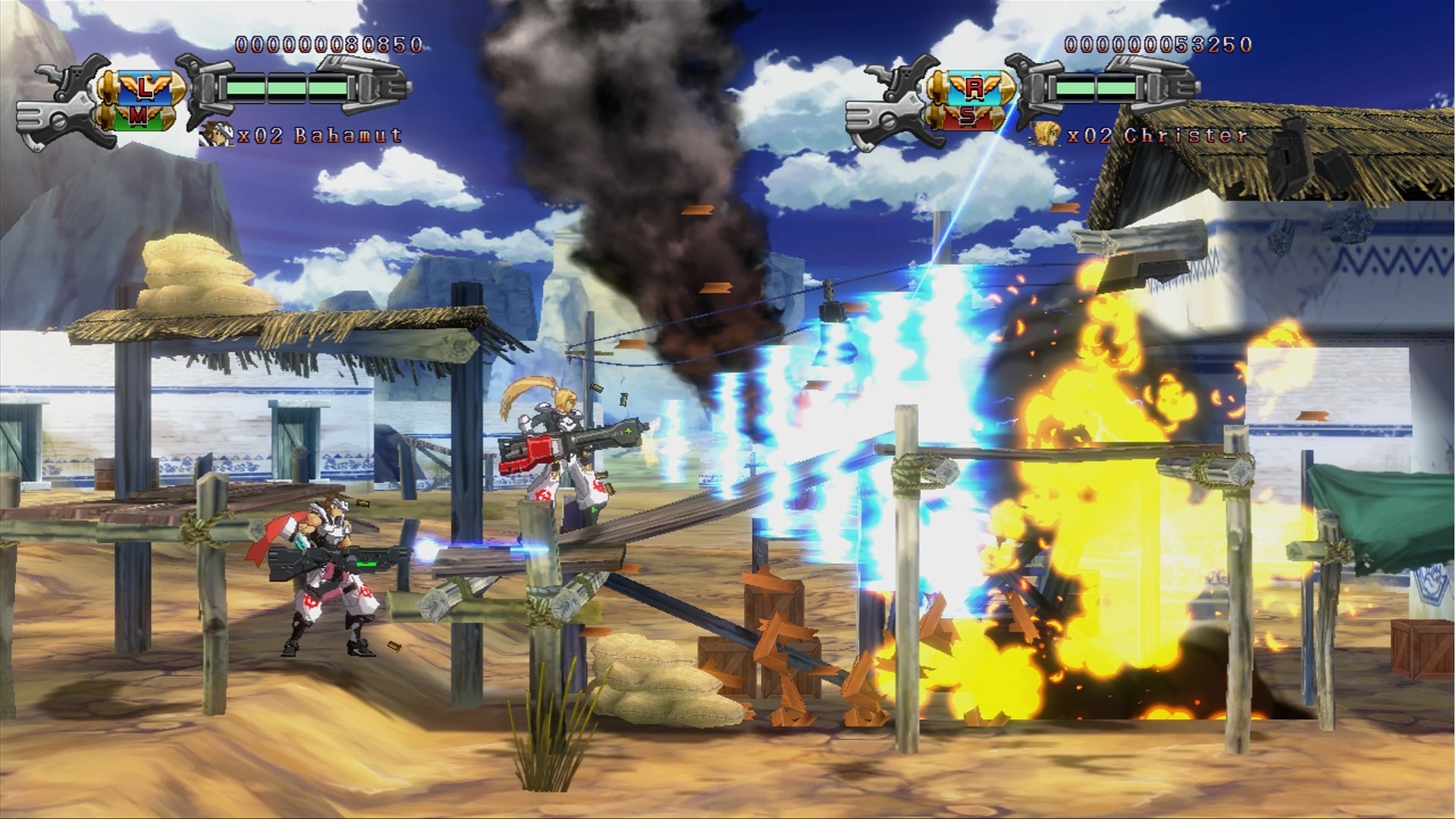The image size is (1456, 819).
Task: Click Bahamut's character portrait
Action: [215, 134]
